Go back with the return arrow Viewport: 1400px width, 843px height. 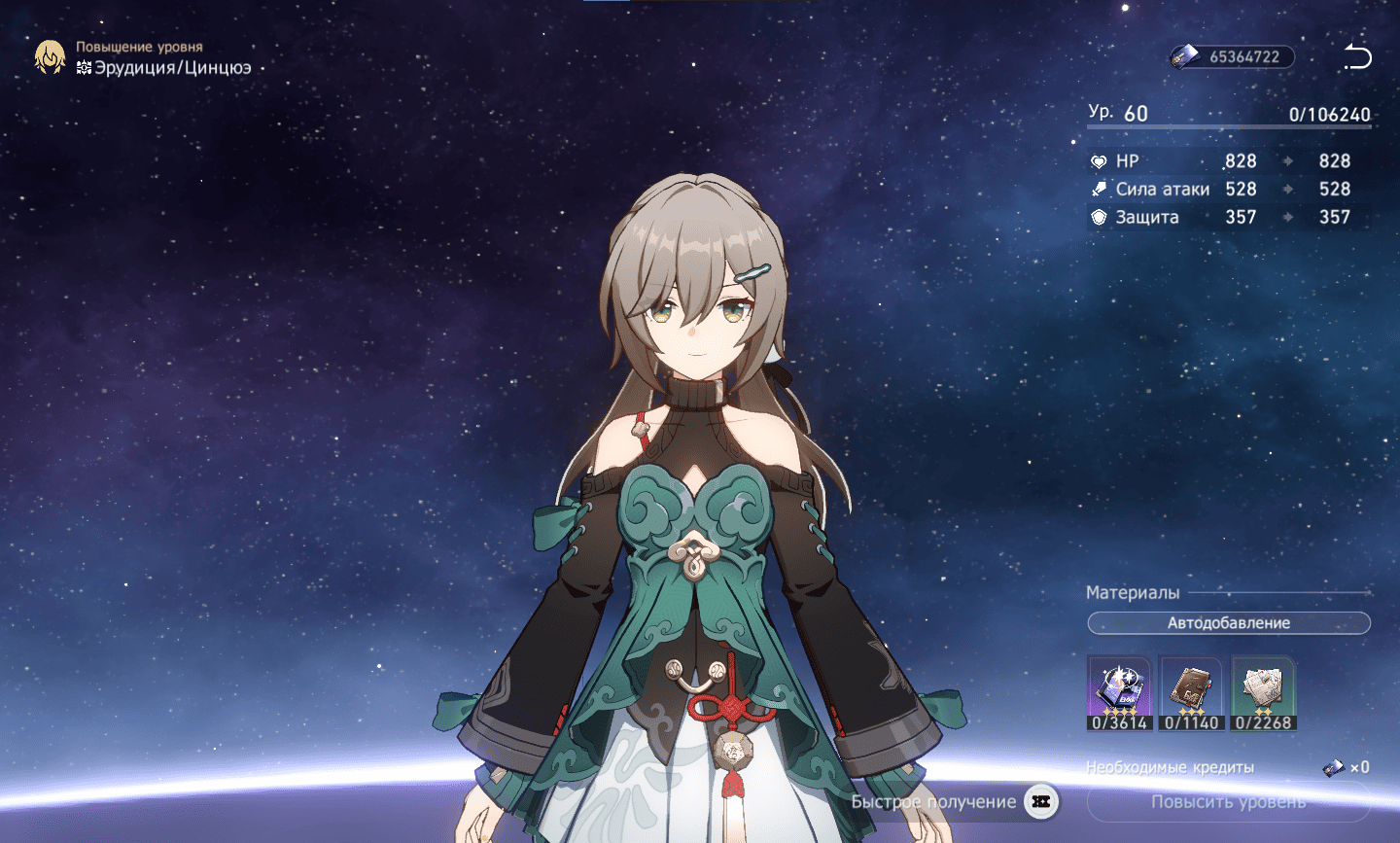pos(1357,56)
